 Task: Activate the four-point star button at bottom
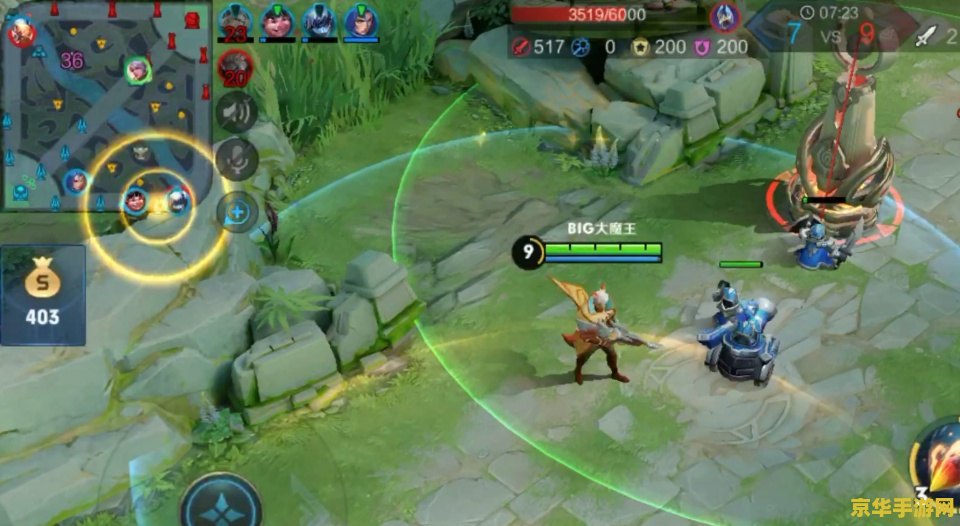click(x=221, y=503)
